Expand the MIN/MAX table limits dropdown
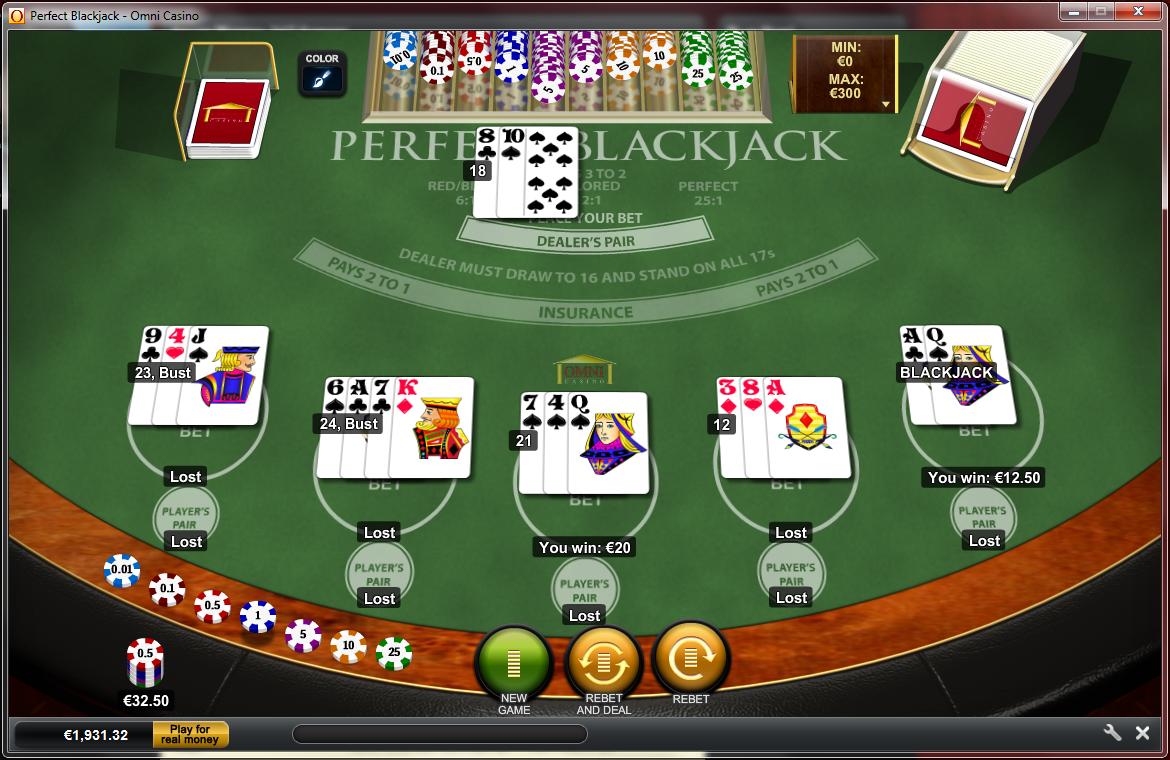The image size is (1170, 760). pyautogui.click(x=885, y=104)
